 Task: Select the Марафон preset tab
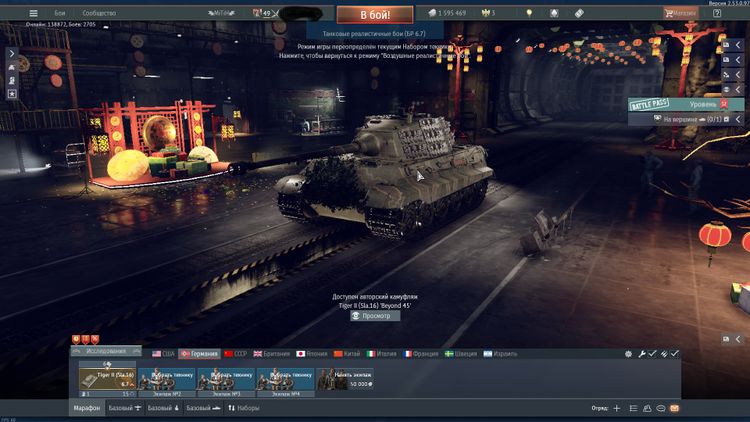click(86, 408)
